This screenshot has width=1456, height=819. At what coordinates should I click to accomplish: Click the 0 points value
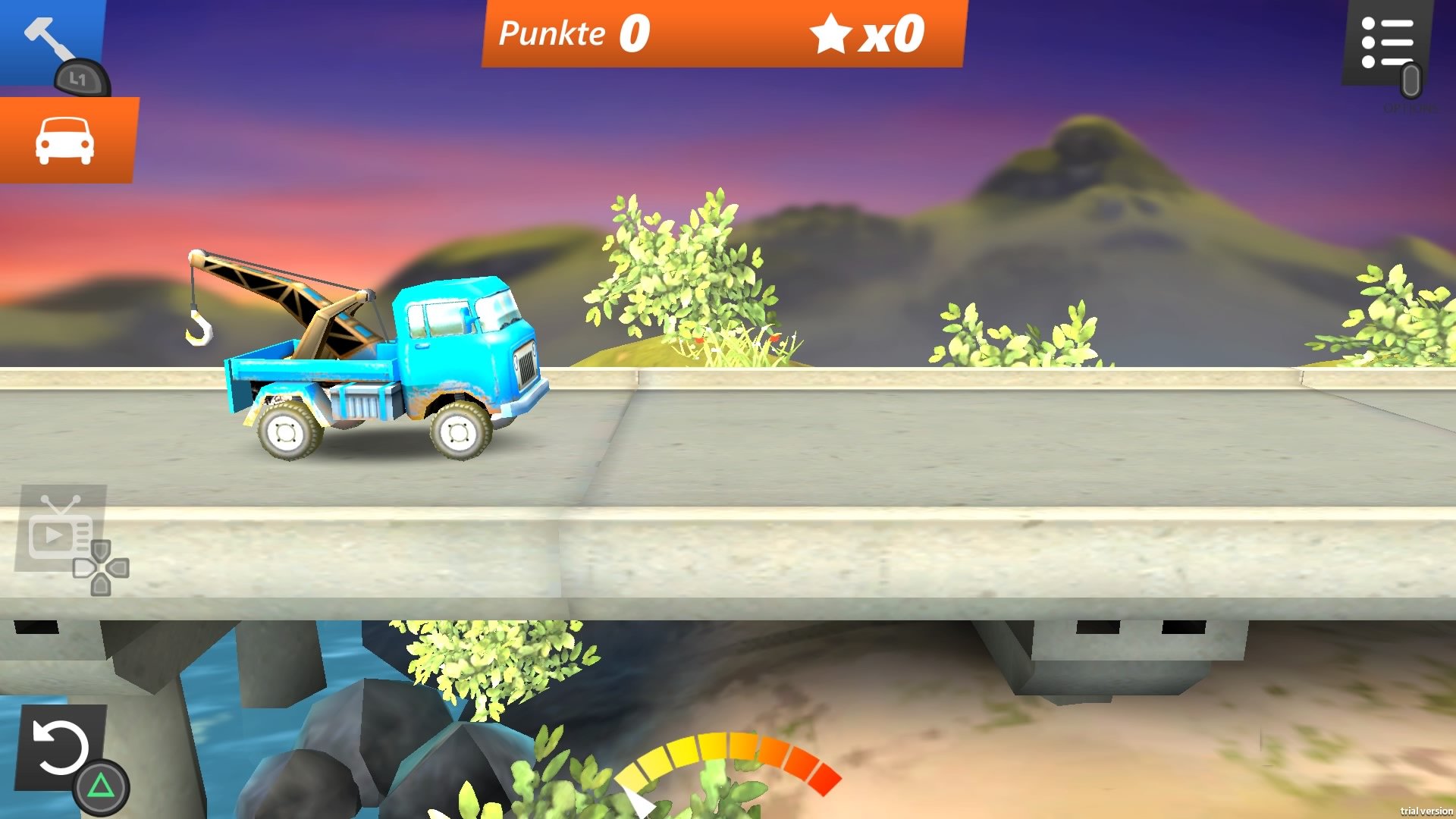(635, 33)
